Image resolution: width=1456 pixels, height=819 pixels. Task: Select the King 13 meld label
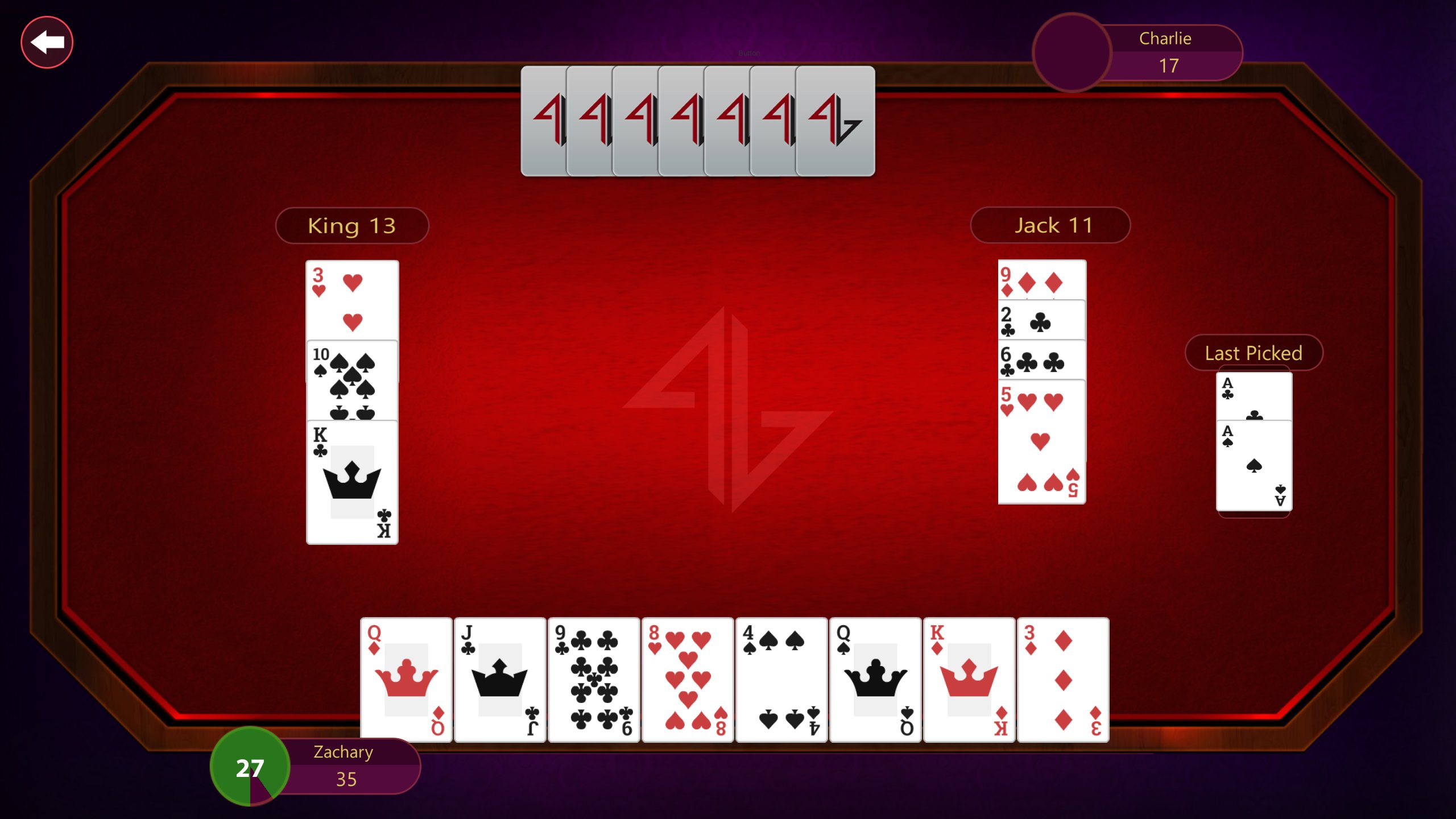(x=351, y=225)
